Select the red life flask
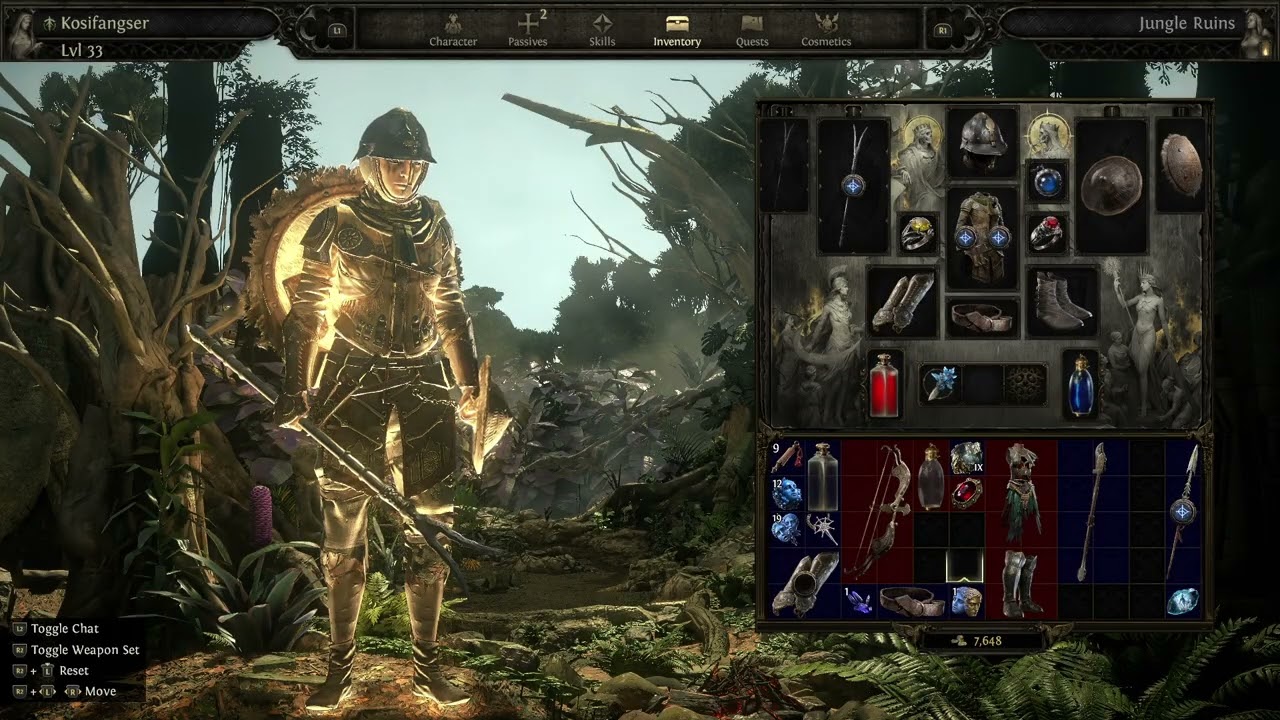 pos(885,384)
